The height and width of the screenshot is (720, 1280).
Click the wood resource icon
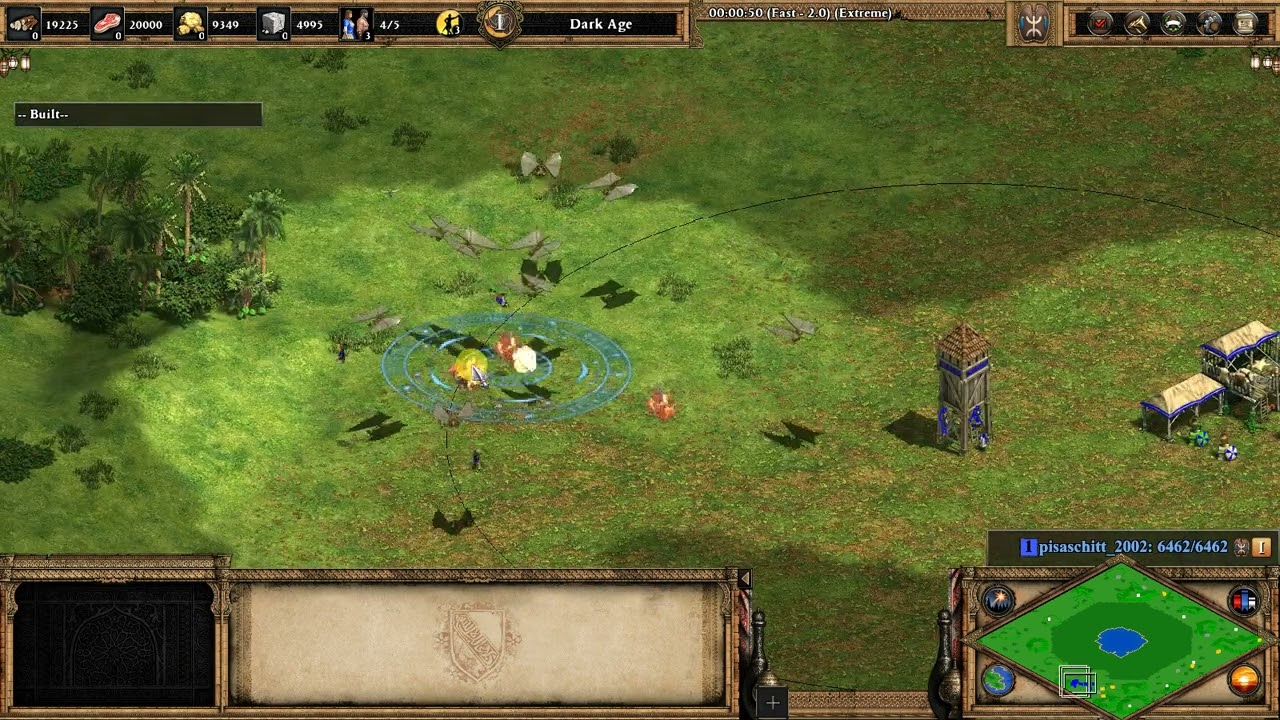(23, 23)
